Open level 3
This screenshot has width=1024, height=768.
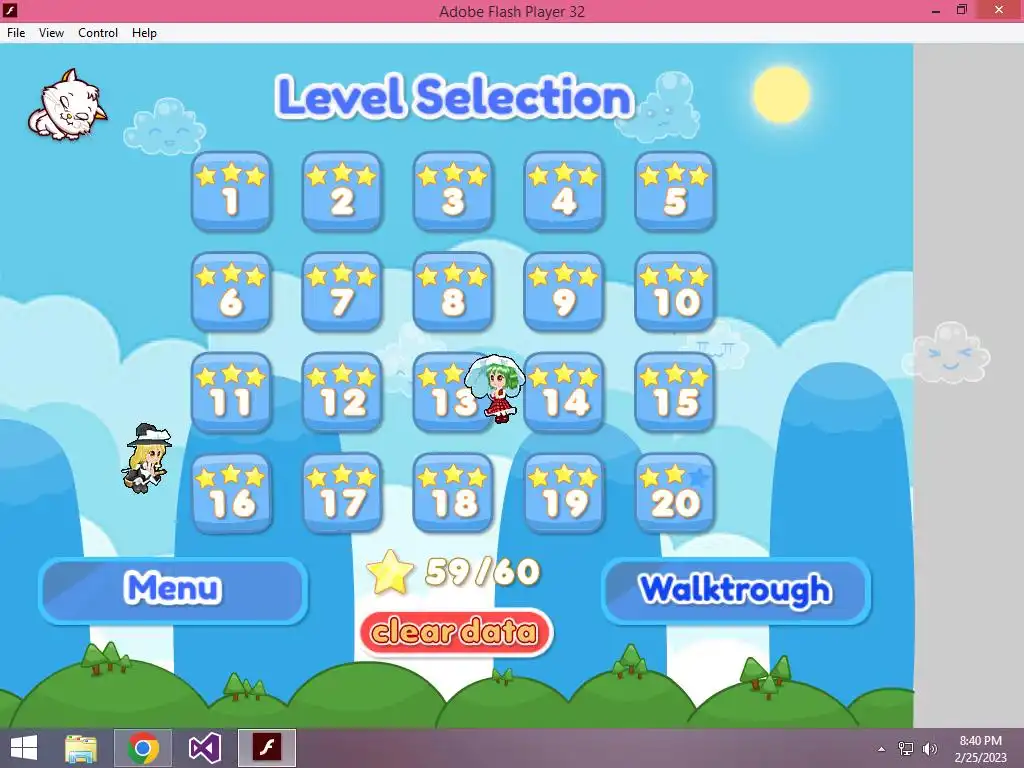click(453, 191)
